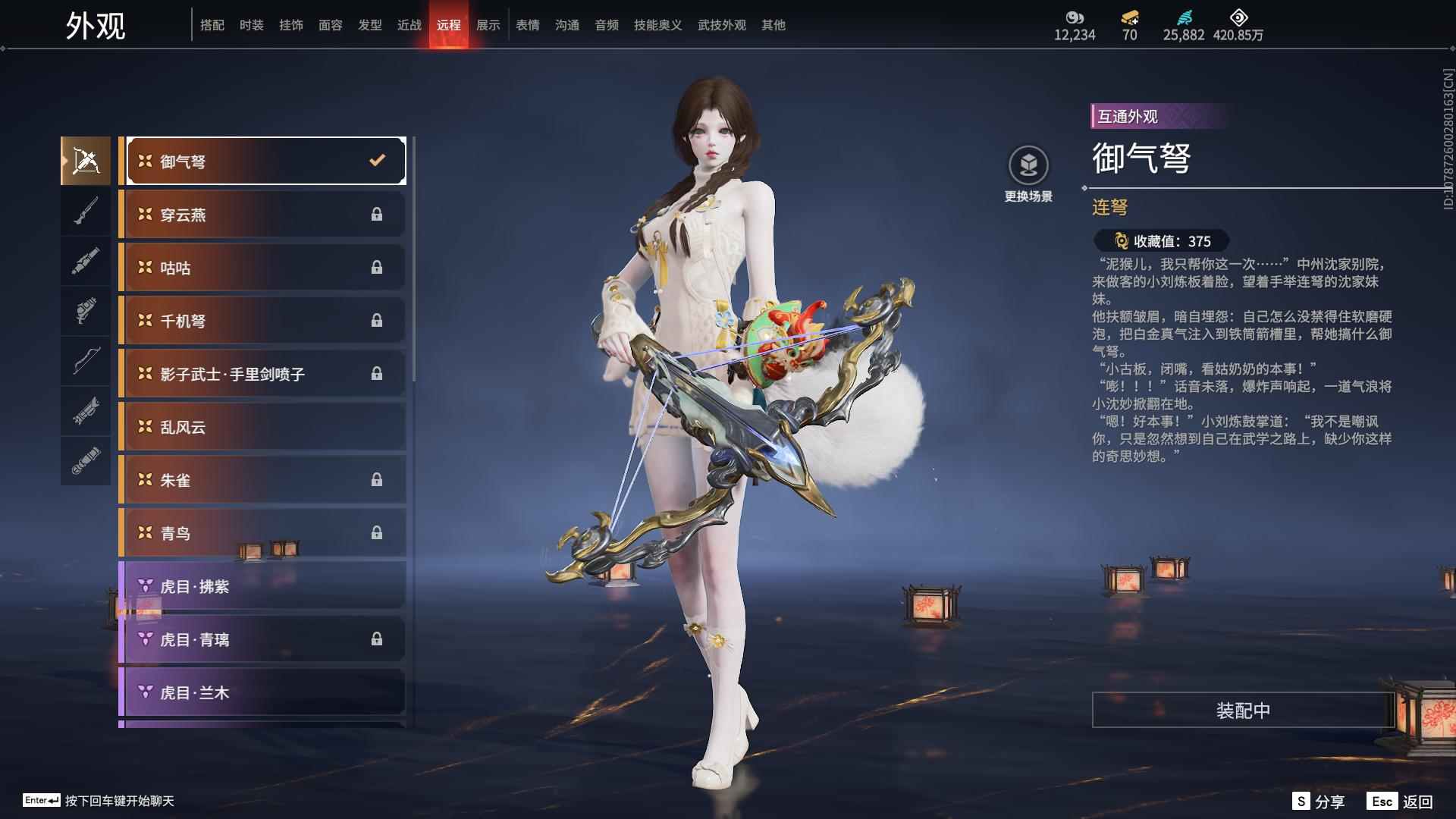Switch to the 时装 tab
Screen dimensions: 1456x819
click(252, 25)
